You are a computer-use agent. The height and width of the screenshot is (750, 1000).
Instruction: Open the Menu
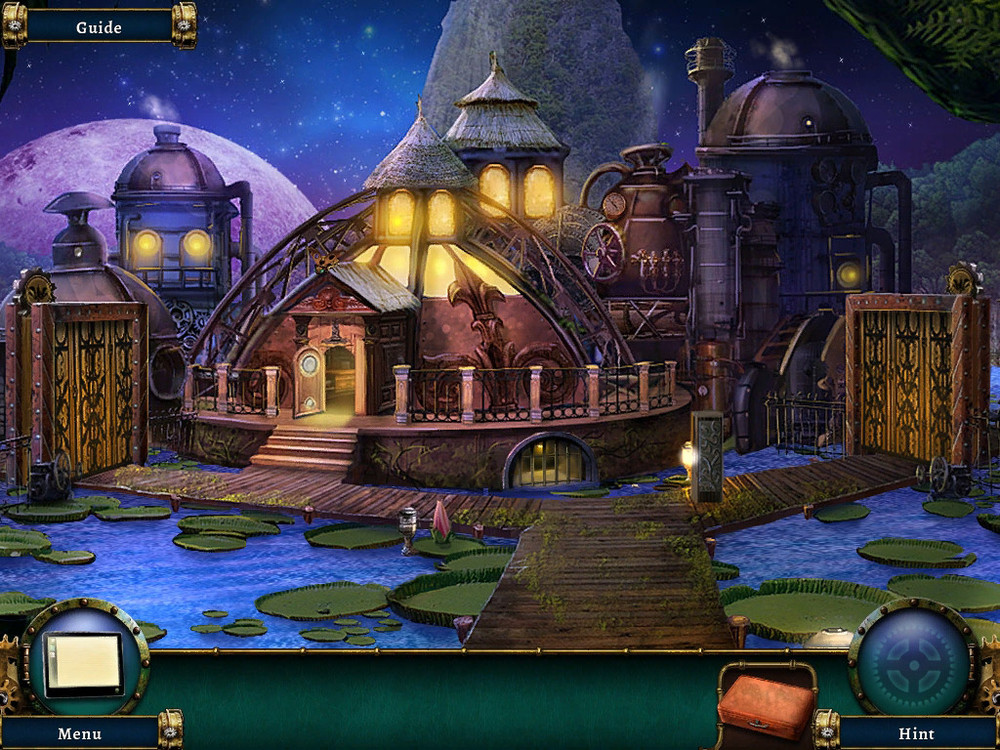[x=80, y=733]
